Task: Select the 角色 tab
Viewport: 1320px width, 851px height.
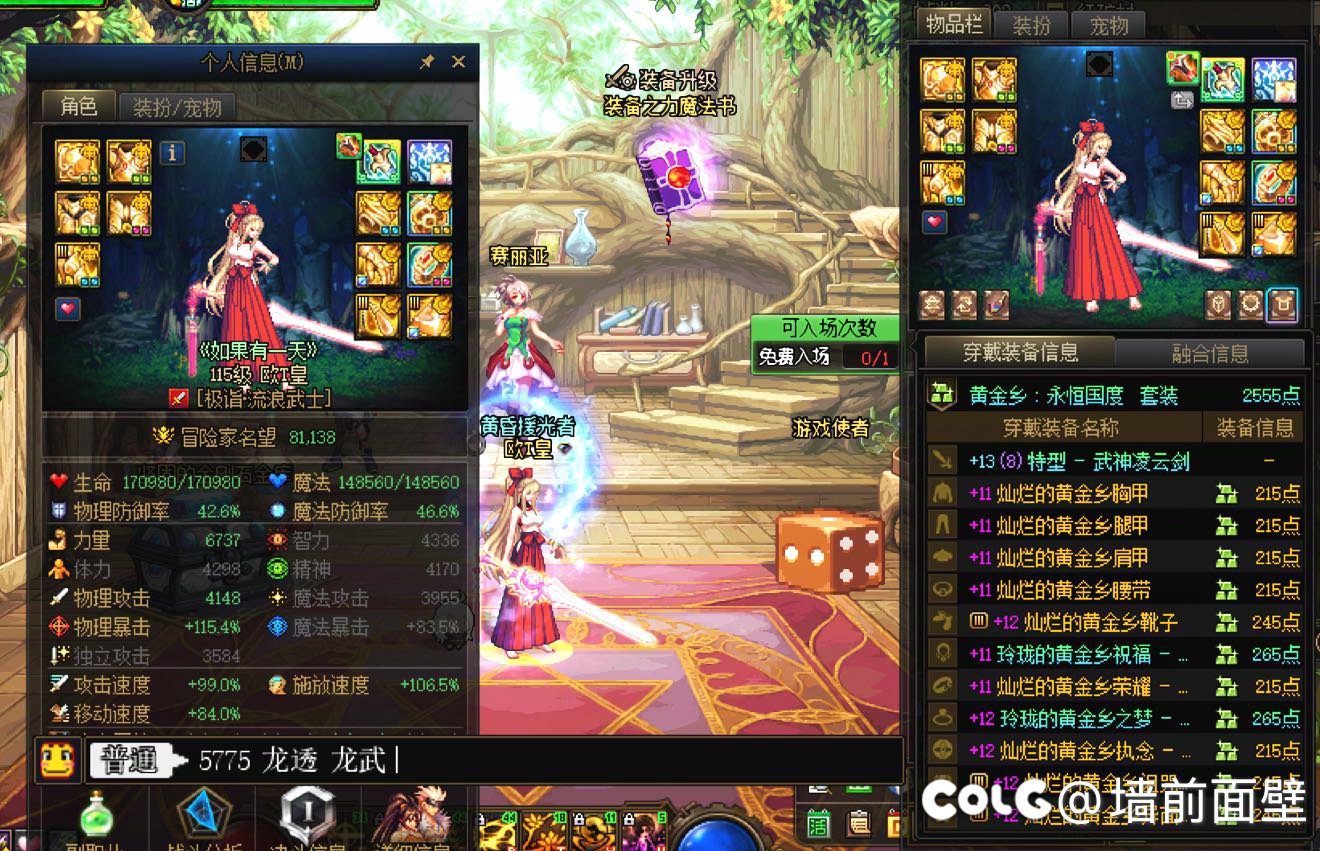Action: coord(78,106)
